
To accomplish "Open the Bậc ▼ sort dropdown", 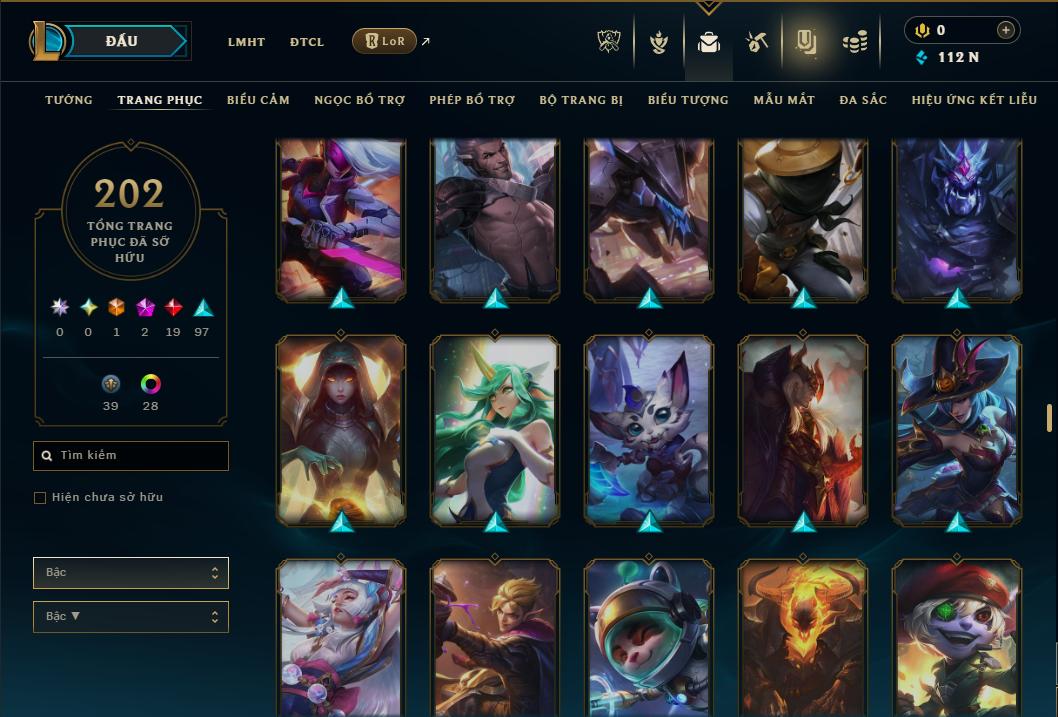I will [x=131, y=617].
